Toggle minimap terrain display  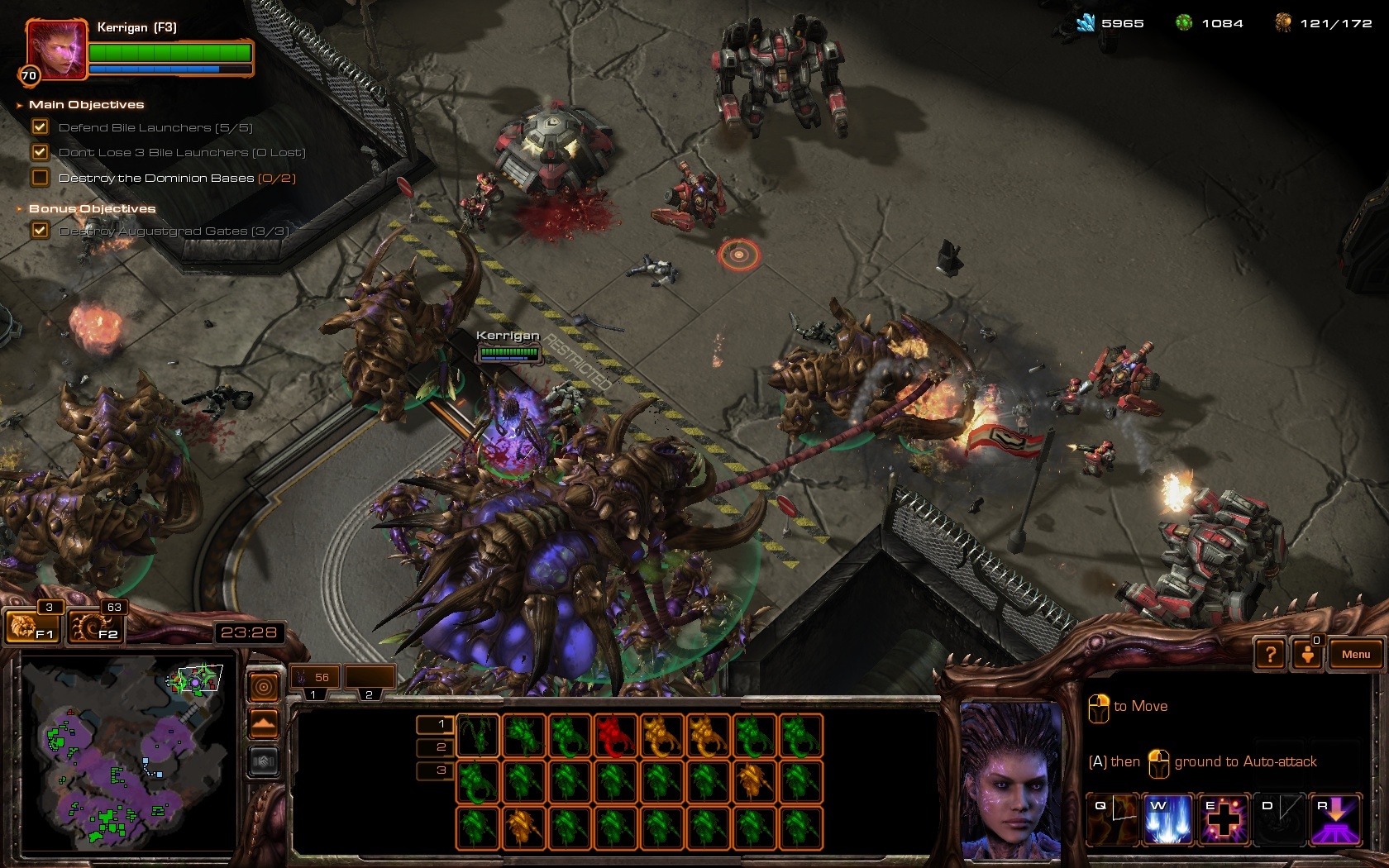(x=264, y=724)
